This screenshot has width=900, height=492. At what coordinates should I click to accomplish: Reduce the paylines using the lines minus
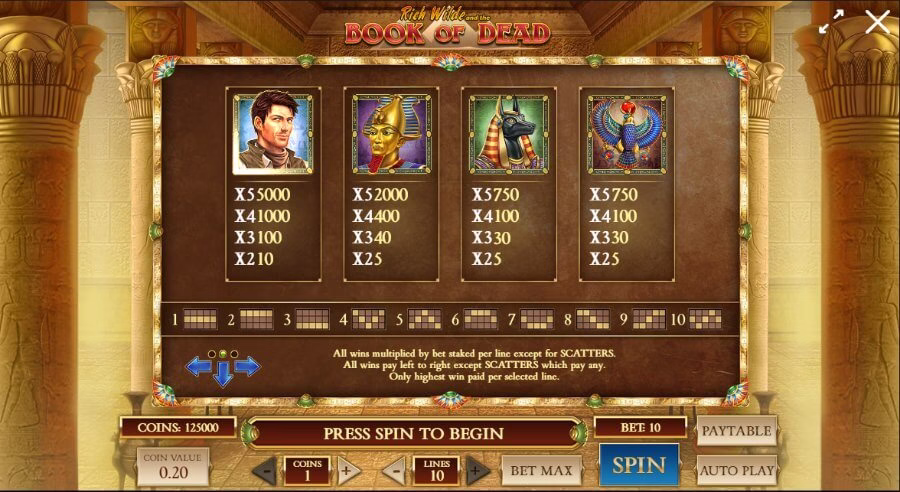[x=394, y=470]
